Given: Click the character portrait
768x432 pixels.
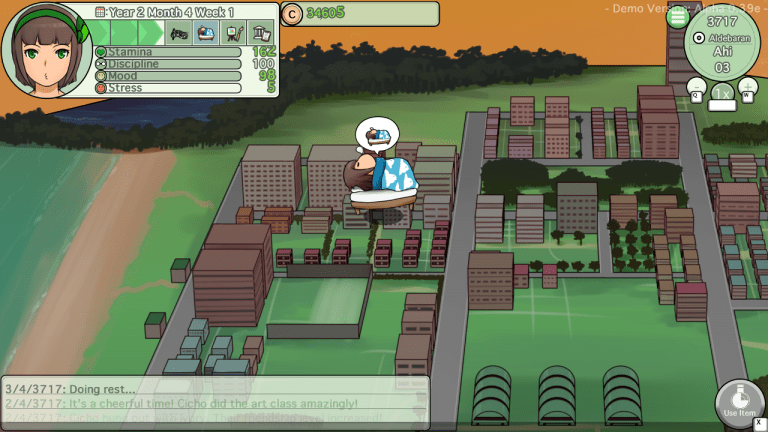Looking at the screenshot, I should (46, 48).
